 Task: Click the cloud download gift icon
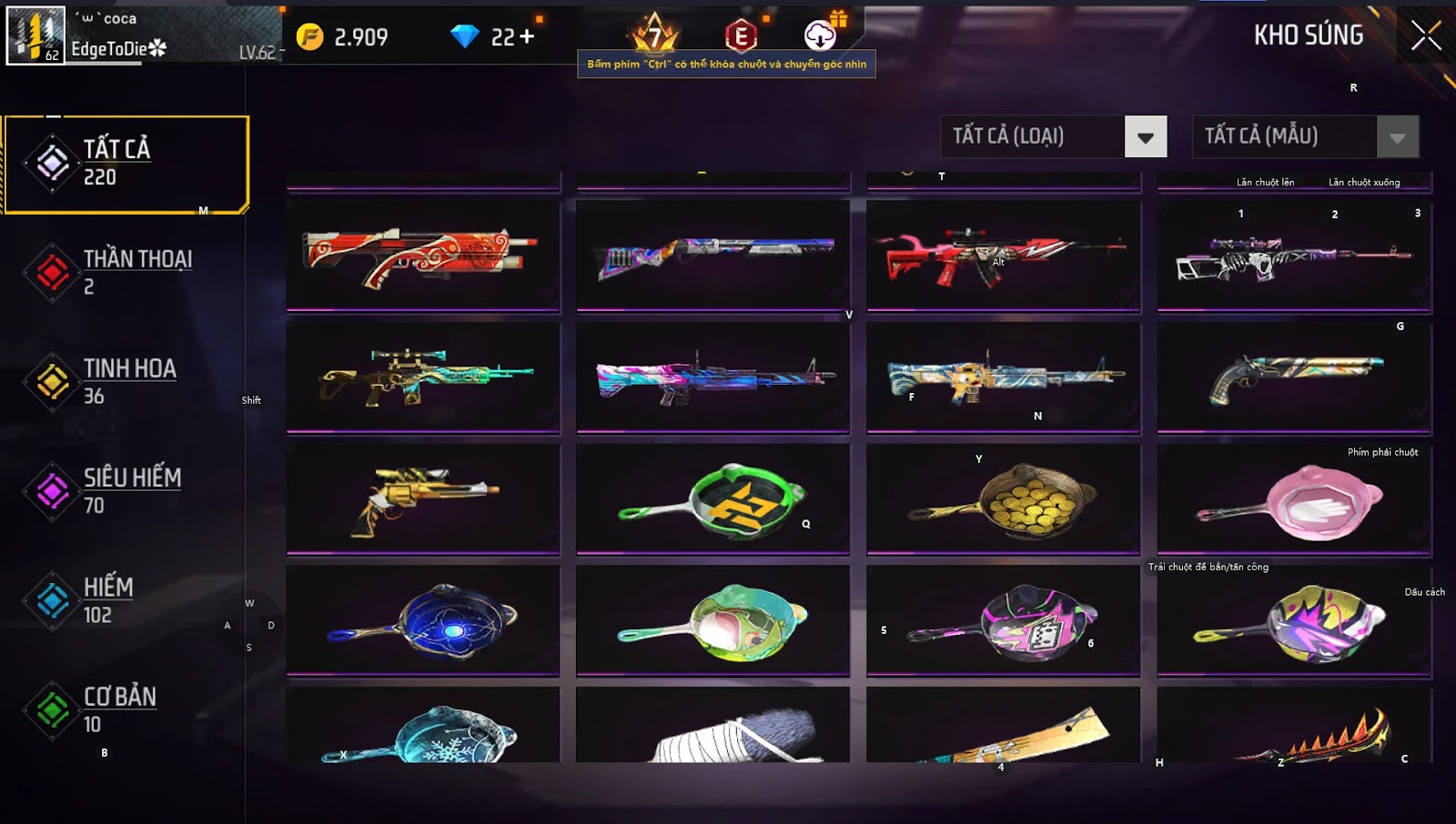click(x=821, y=35)
